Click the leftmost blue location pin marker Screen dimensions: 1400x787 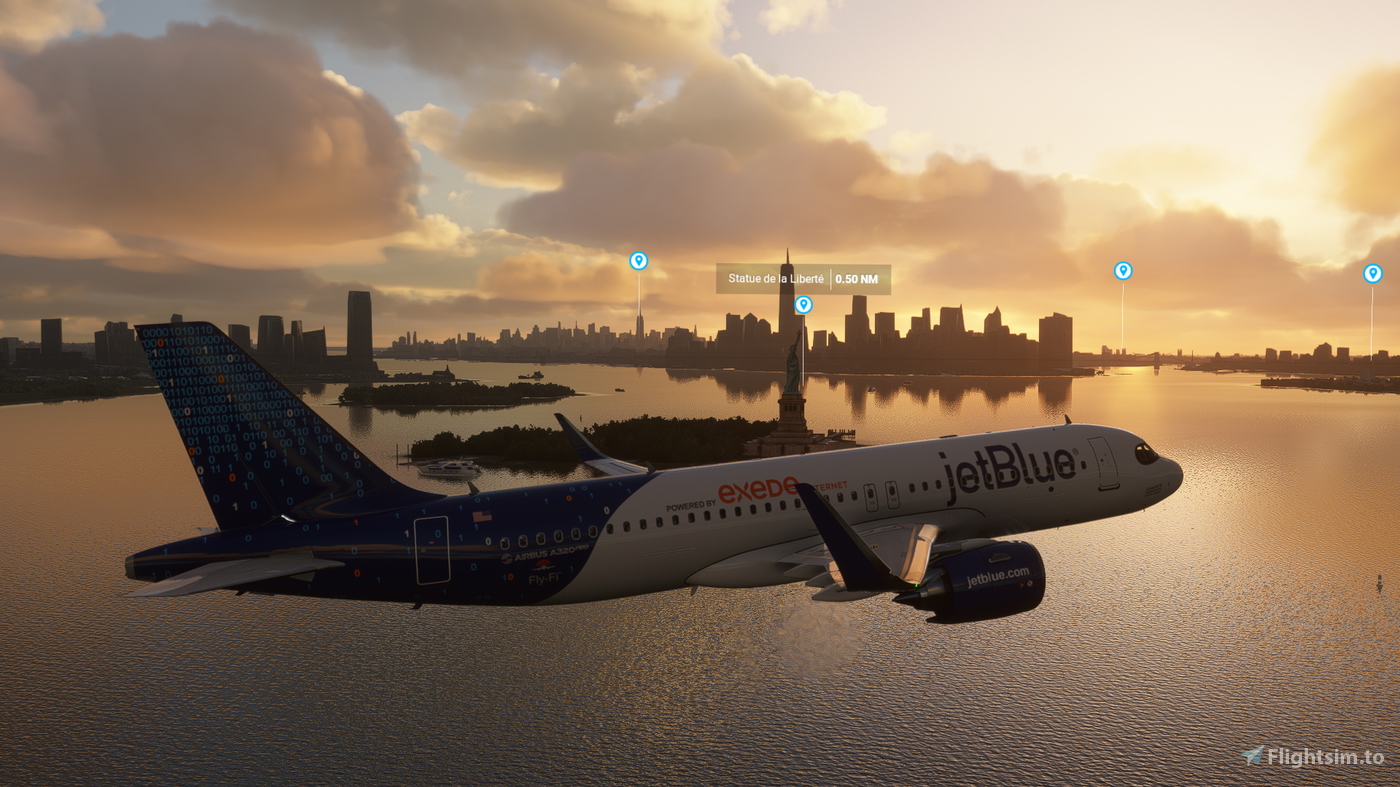point(638,260)
